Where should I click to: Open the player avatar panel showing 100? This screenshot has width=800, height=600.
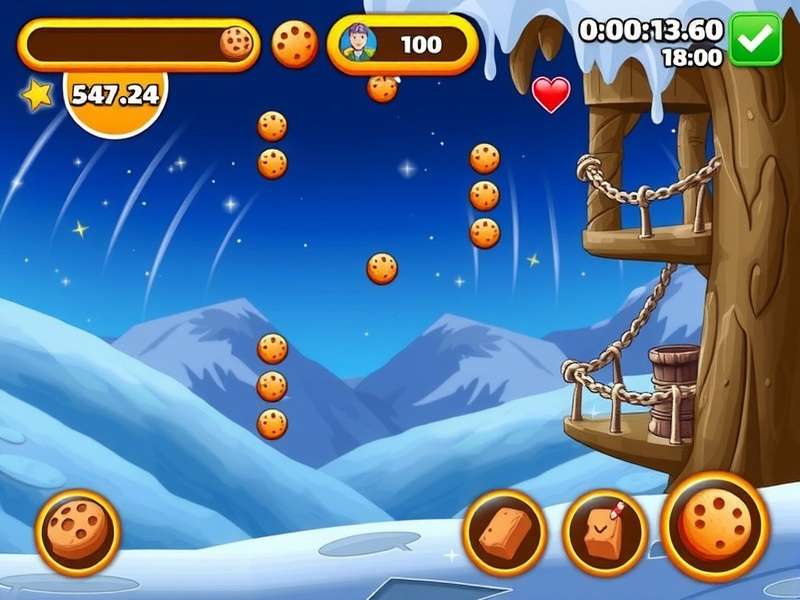click(x=402, y=44)
